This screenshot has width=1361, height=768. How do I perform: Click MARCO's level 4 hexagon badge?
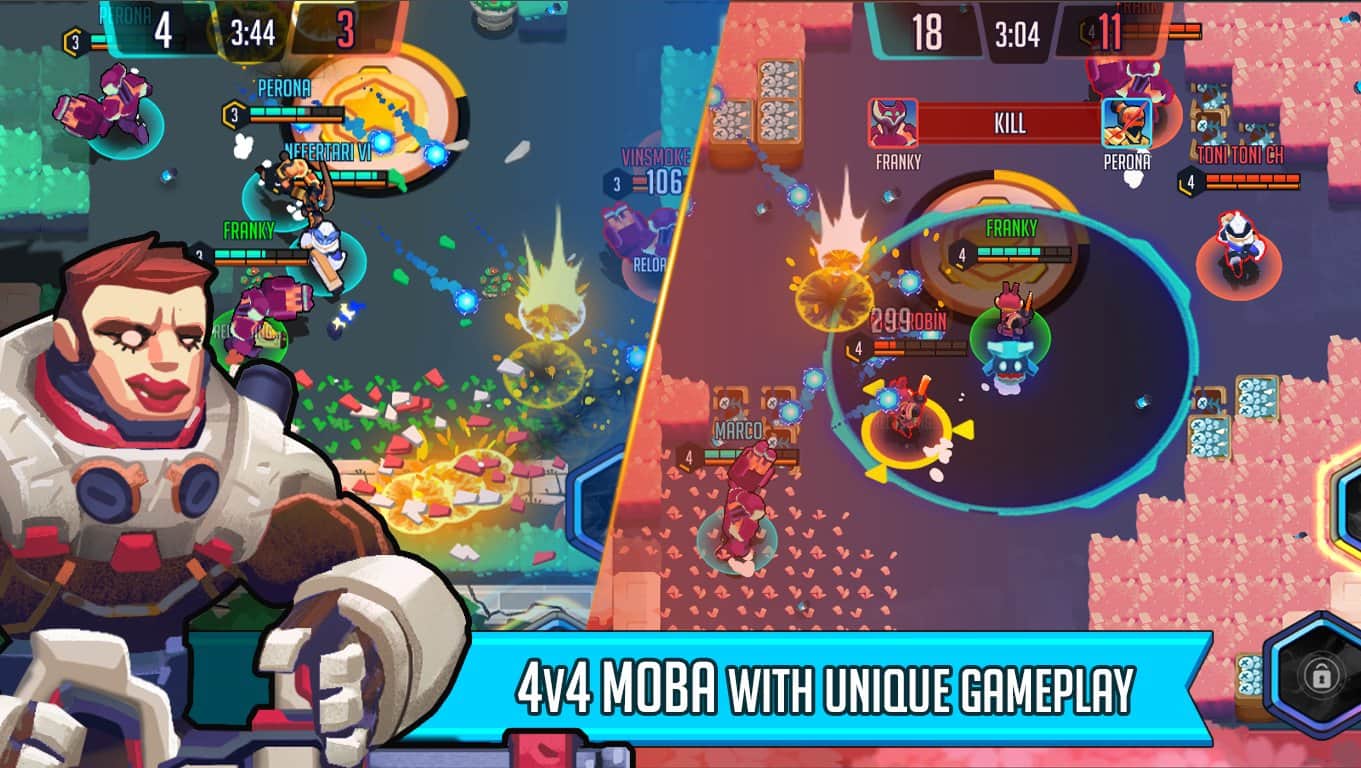[x=687, y=459]
